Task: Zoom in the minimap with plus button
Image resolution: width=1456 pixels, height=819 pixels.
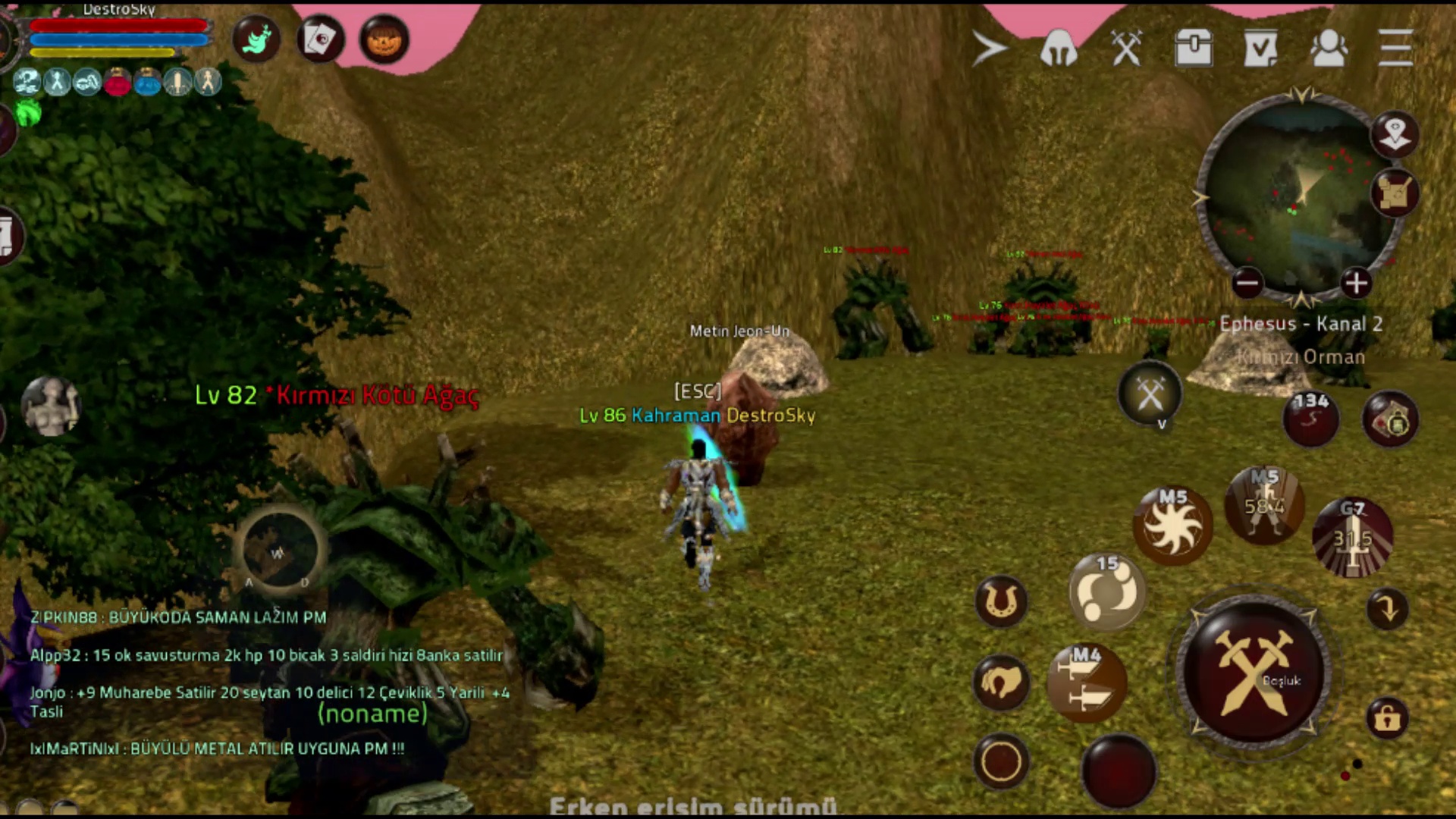Action: tap(1356, 284)
